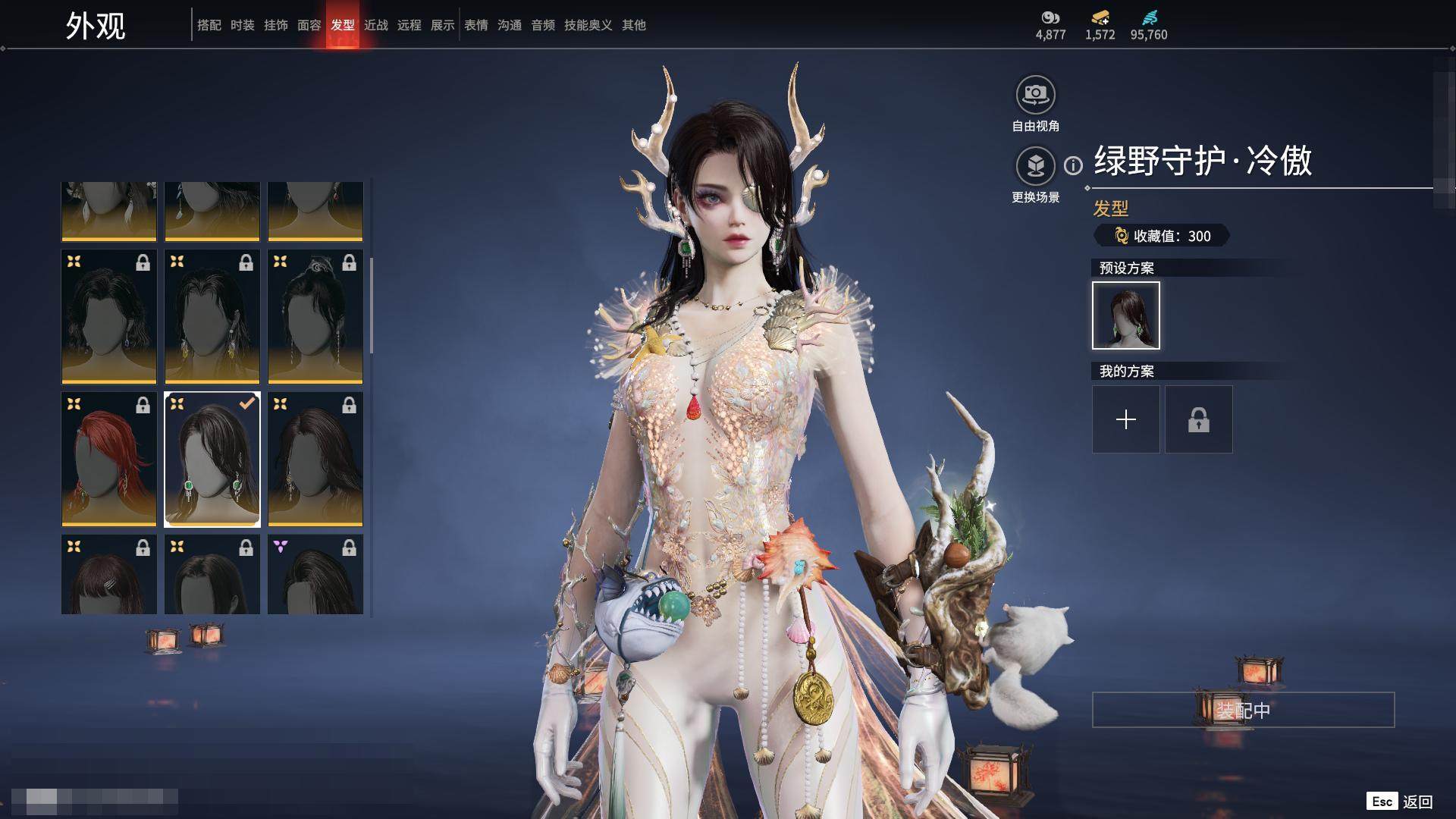The width and height of the screenshot is (1456, 819).
Task: Show the 展示 tab
Action: (442, 25)
